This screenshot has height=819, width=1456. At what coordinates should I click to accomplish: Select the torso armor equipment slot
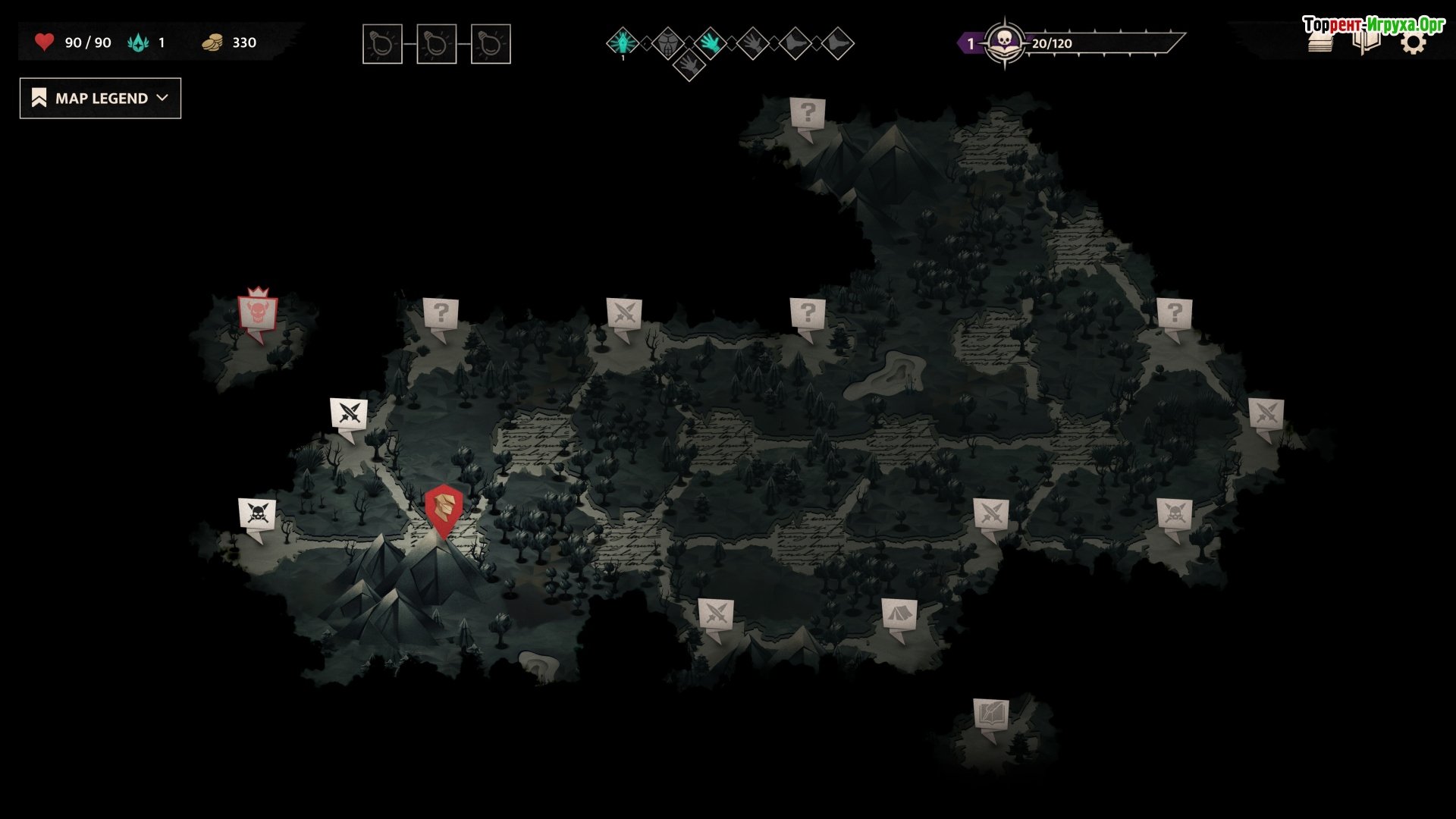pos(667,42)
